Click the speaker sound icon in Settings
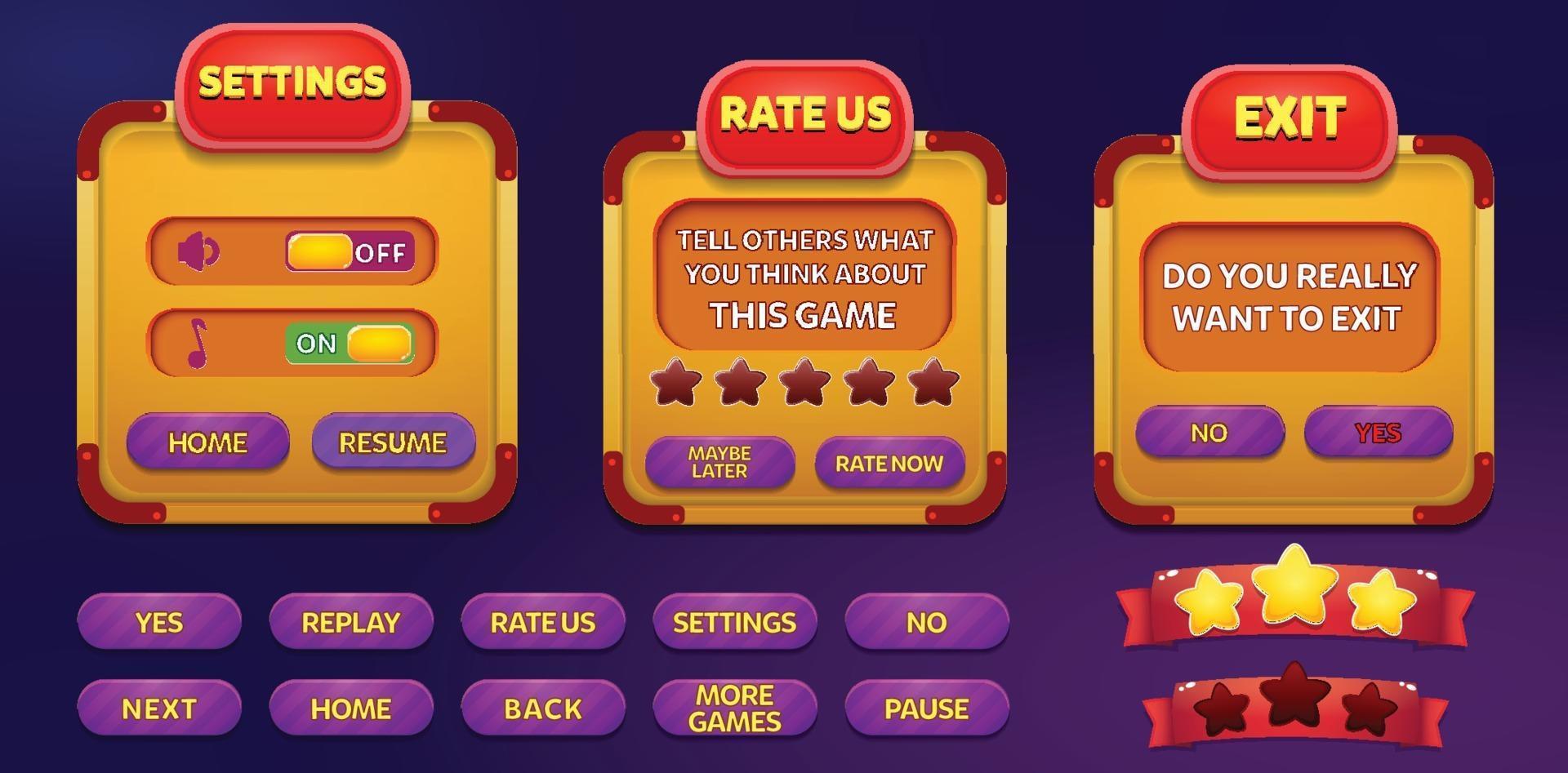1568x773 pixels. [x=200, y=251]
